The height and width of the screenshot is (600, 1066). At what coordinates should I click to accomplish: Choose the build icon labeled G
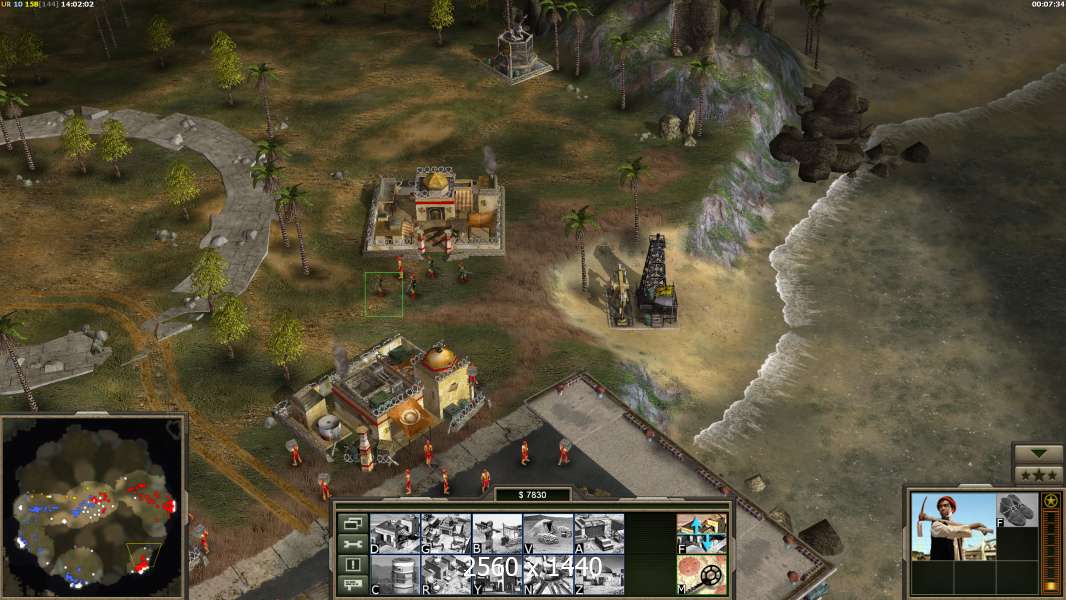pos(445,533)
